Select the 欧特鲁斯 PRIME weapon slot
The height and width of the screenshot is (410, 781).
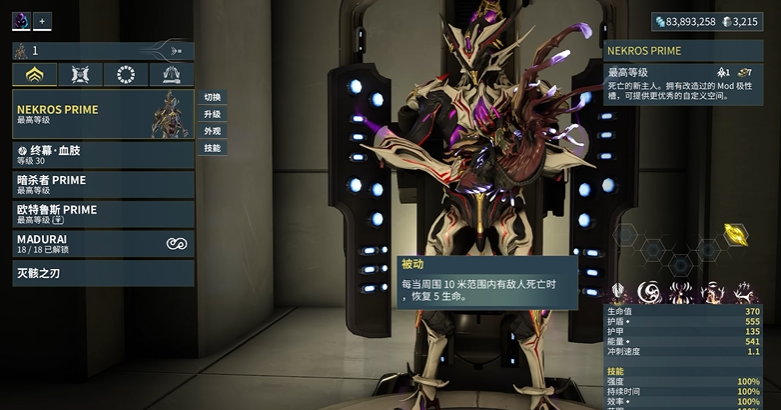pos(102,214)
